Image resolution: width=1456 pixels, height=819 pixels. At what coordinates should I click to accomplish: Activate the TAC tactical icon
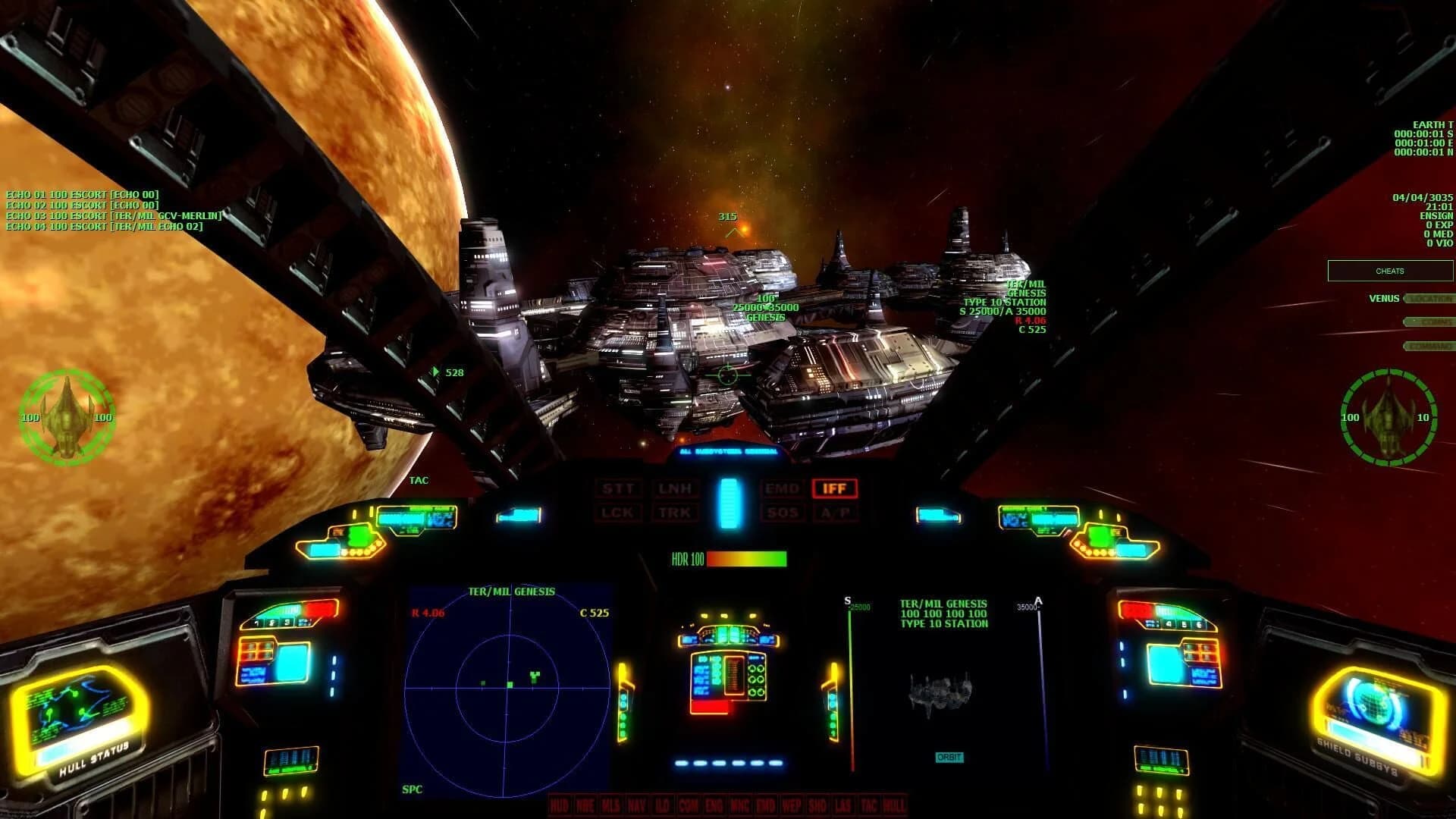870,805
